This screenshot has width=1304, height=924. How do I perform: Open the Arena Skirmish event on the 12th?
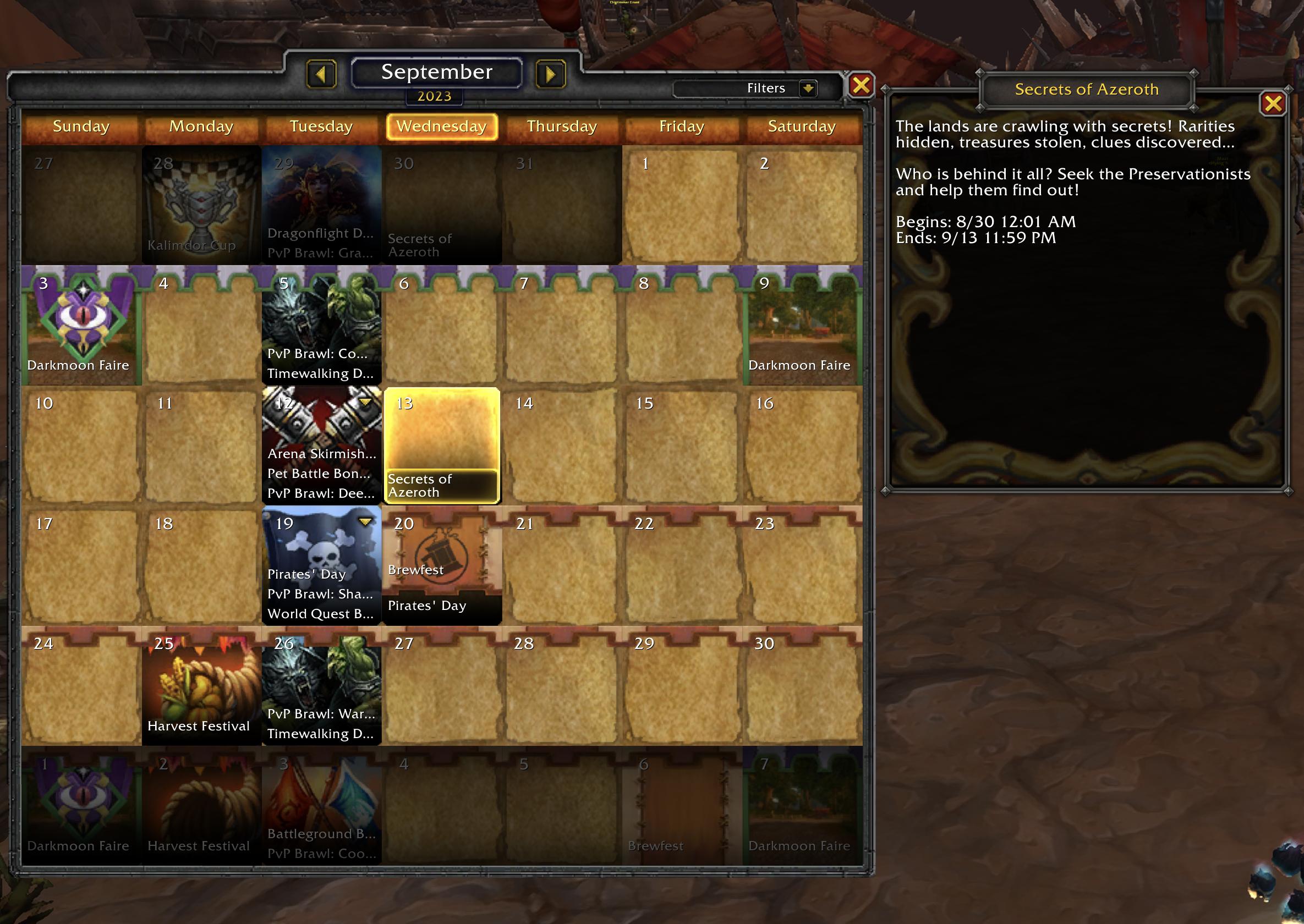click(x=321, y=453)
